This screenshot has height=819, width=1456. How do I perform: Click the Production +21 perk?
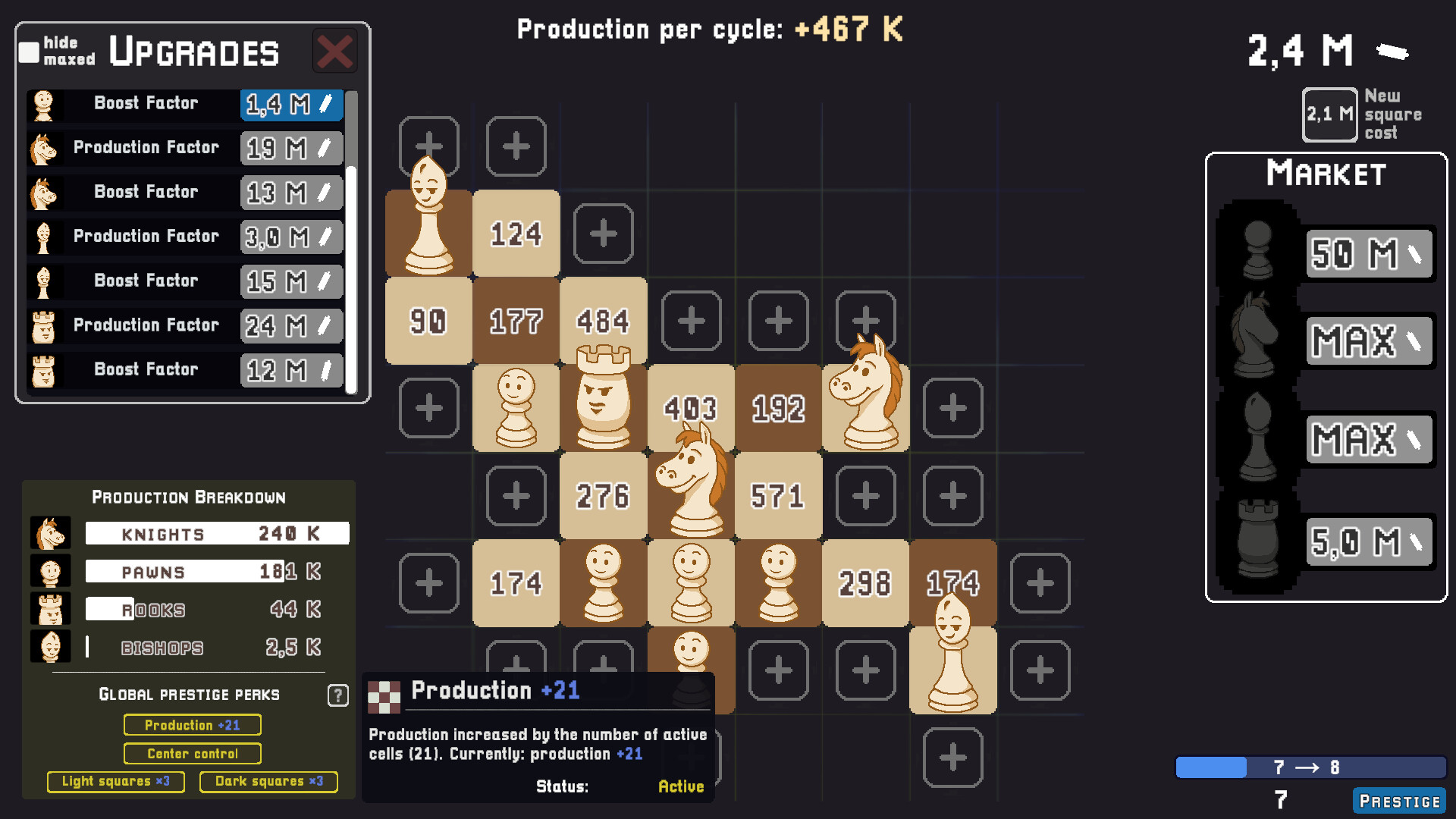pos(192,725)
